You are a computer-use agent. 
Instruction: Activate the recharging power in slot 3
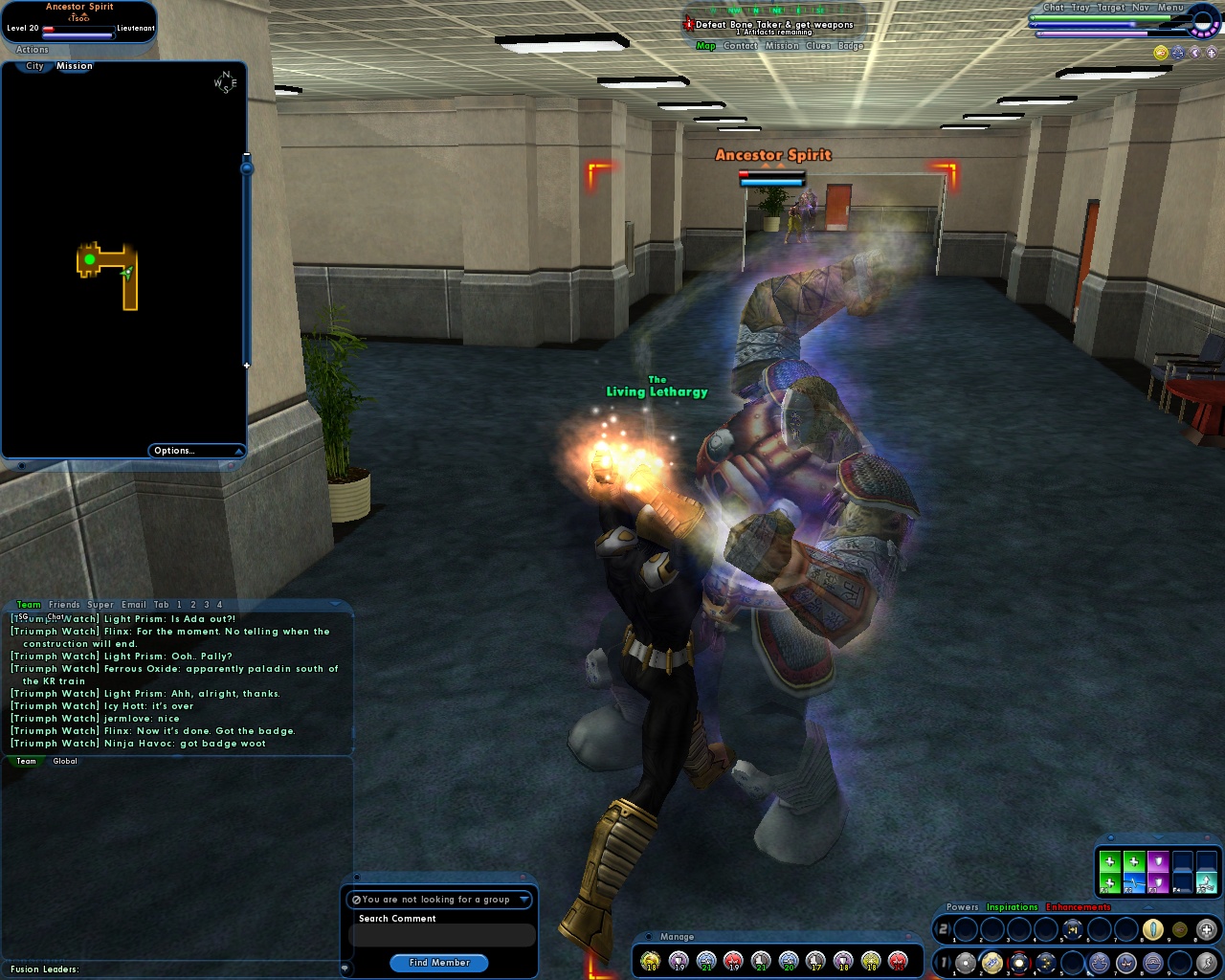click(x=1017, y=962)
